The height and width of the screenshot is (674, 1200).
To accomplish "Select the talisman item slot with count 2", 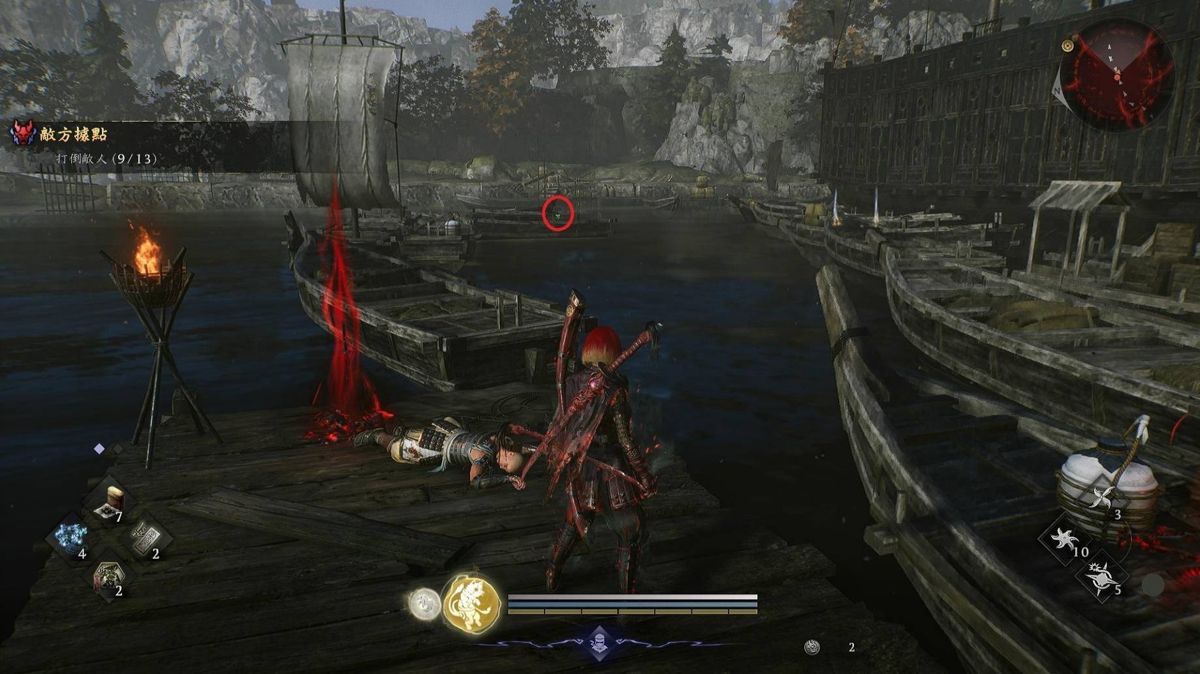I will click(143, 537).
